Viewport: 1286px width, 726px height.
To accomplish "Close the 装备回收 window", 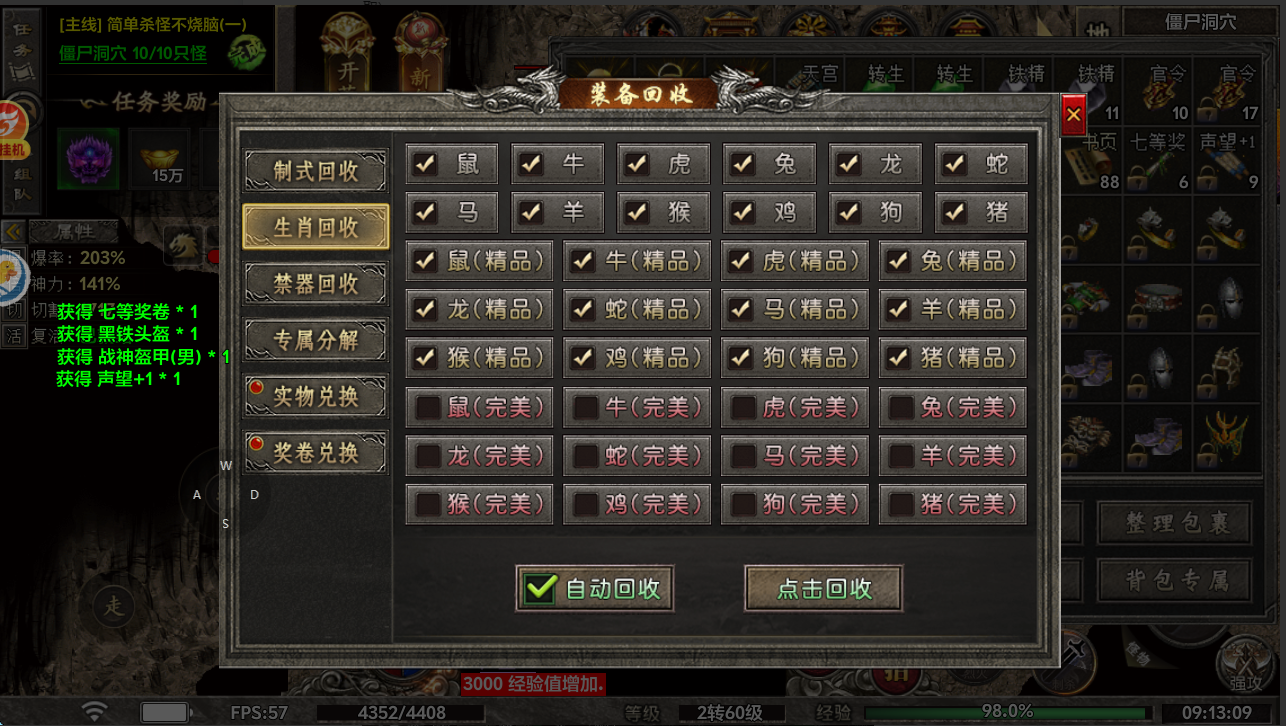I will pos(1073,115).
